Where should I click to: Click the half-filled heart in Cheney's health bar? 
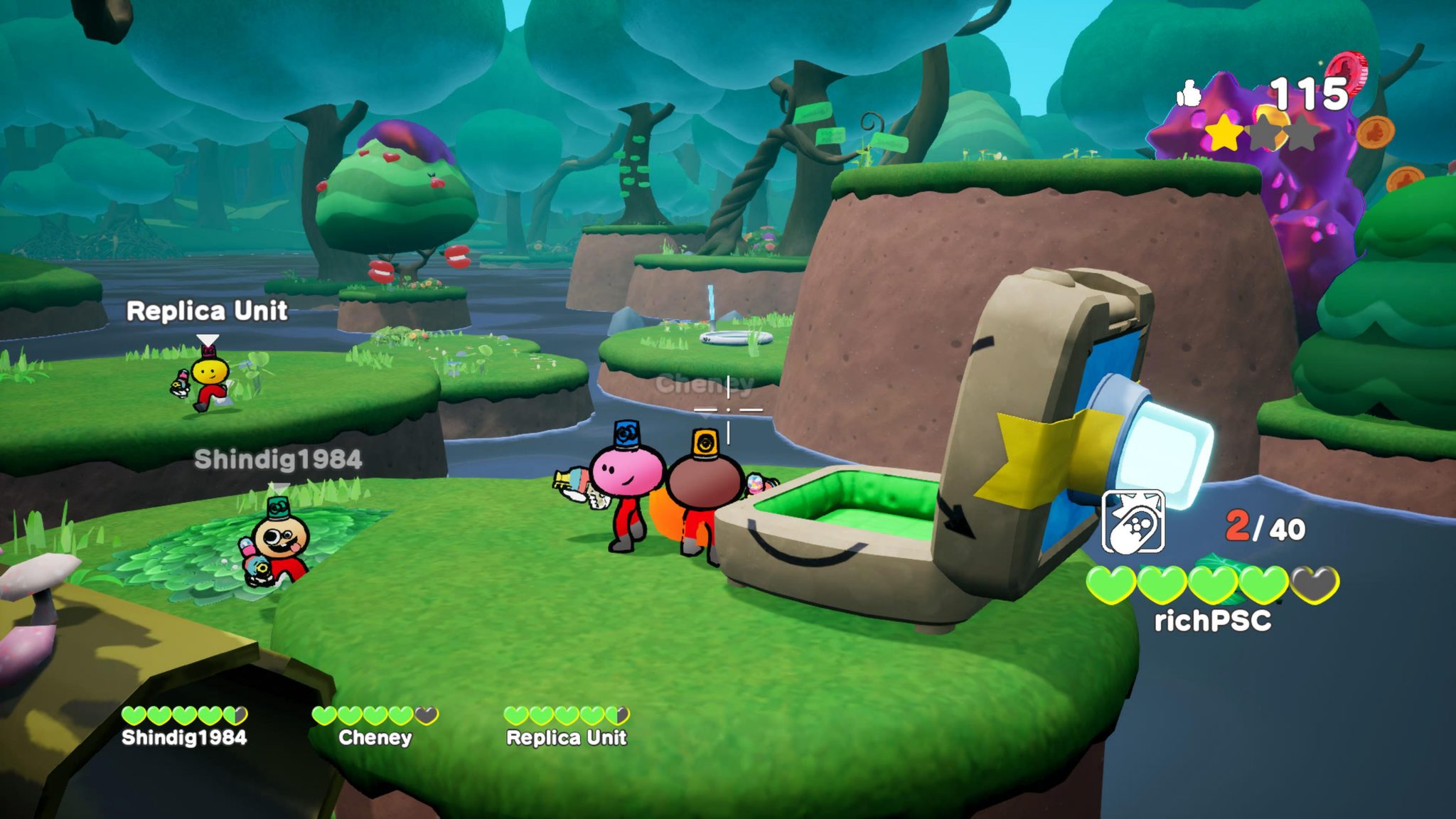(426, 714)
